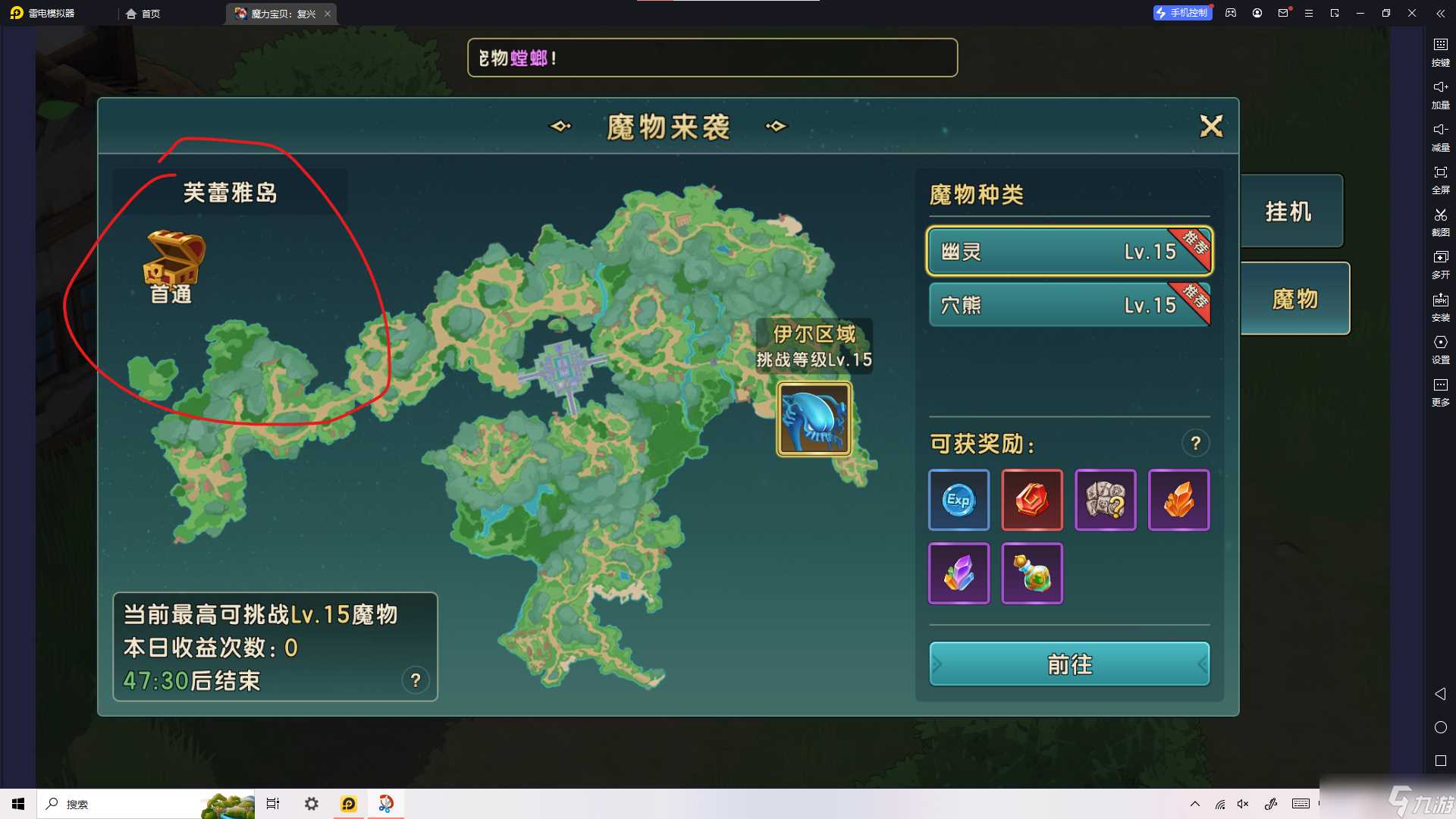Toggle emulator fullscreen with 全屏
1456x819 pixels.
1441,178
